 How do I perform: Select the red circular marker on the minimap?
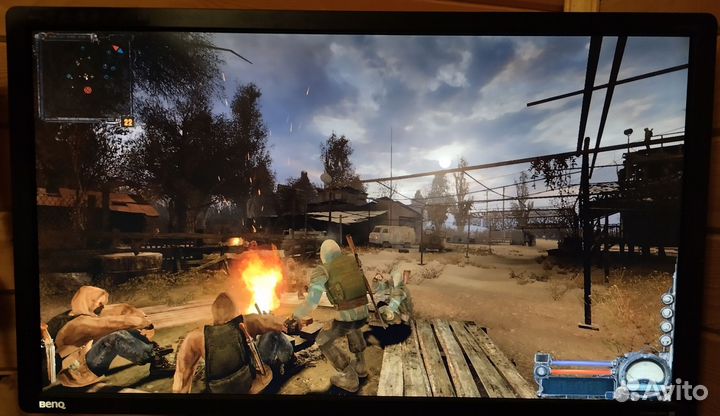pyautogui.click(x=87, y=90)
